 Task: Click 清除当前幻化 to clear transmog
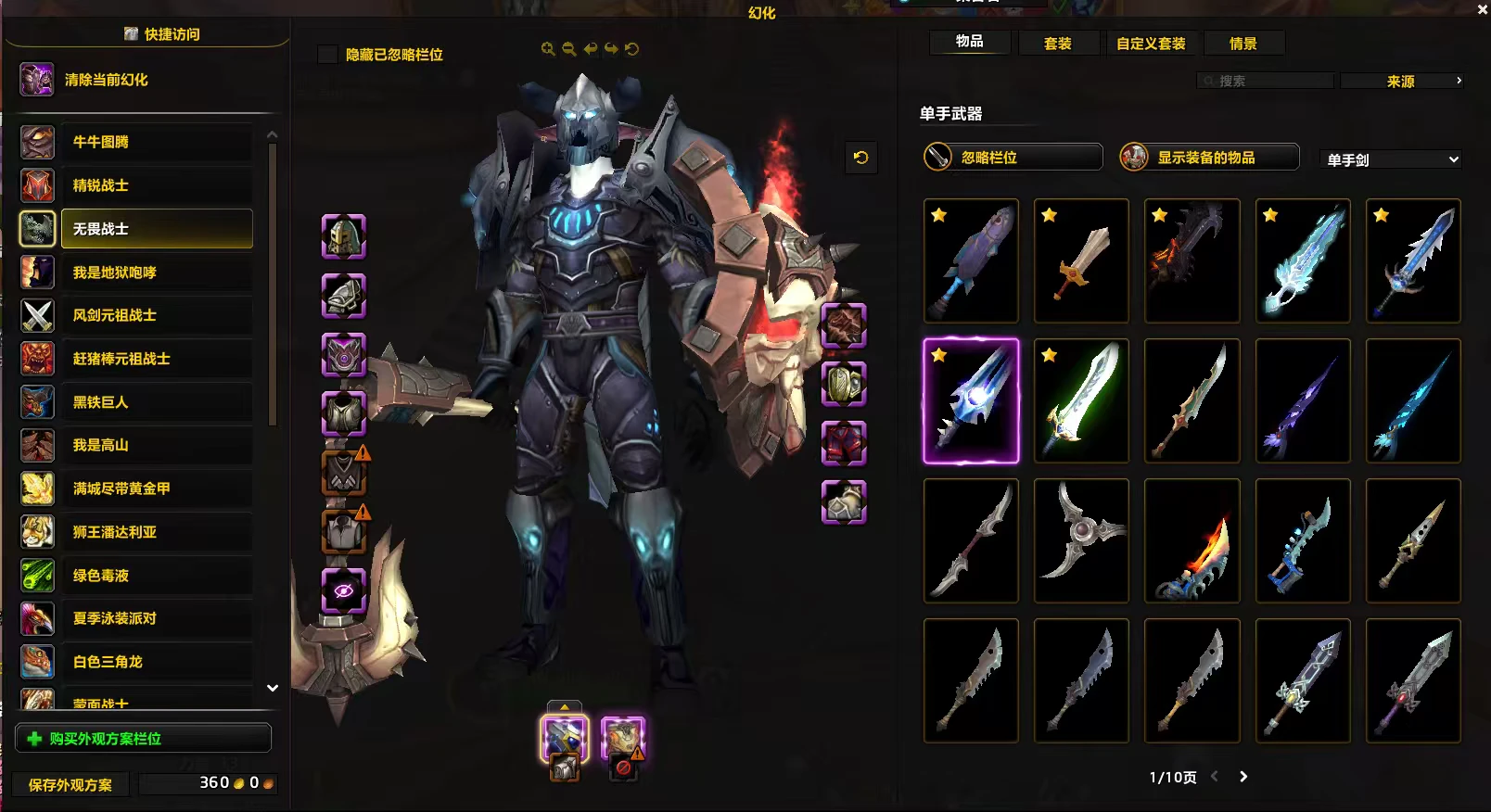106,80
